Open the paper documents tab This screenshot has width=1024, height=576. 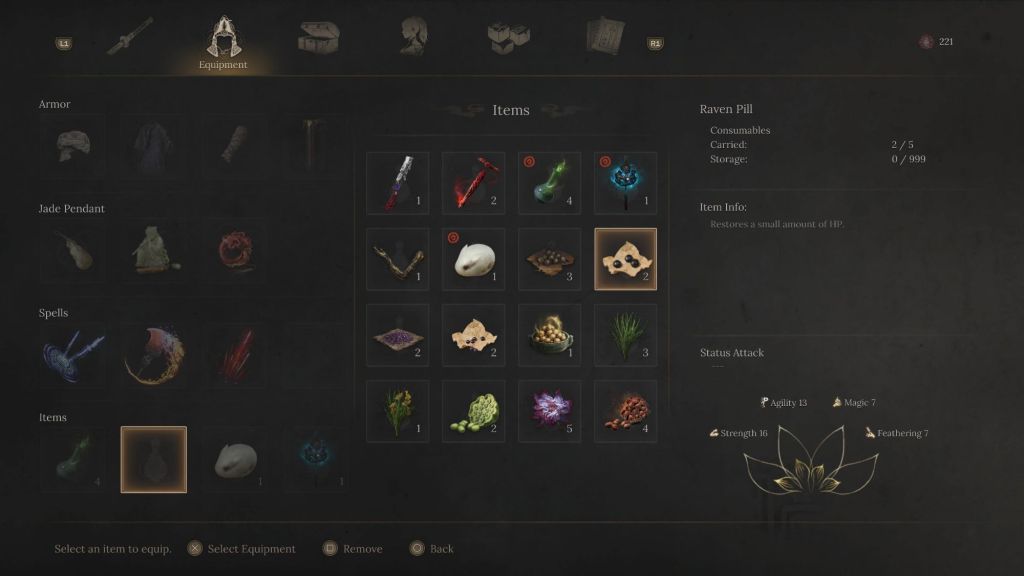pos(604,36)
